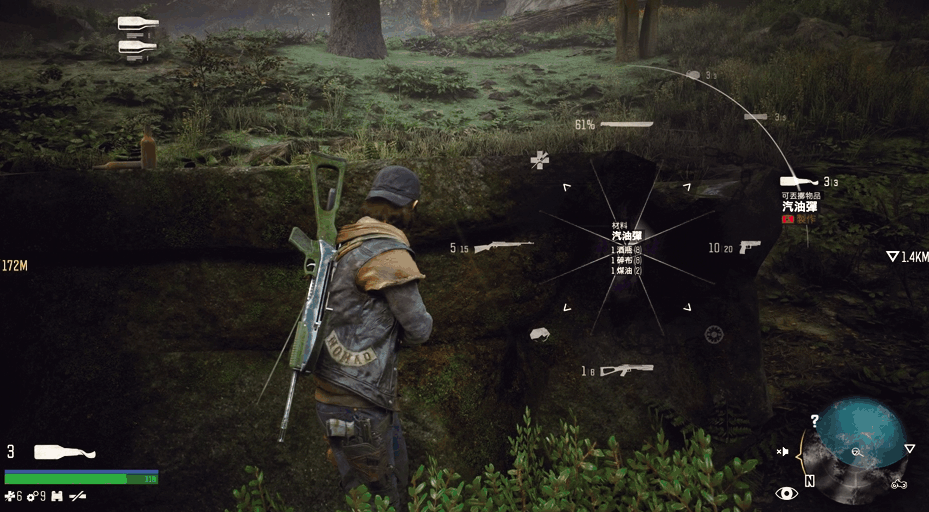929x512 pixels.
Task: Select the motorcycle marker on the minimap
Action: pyautogui.click(x=898, y=484)
